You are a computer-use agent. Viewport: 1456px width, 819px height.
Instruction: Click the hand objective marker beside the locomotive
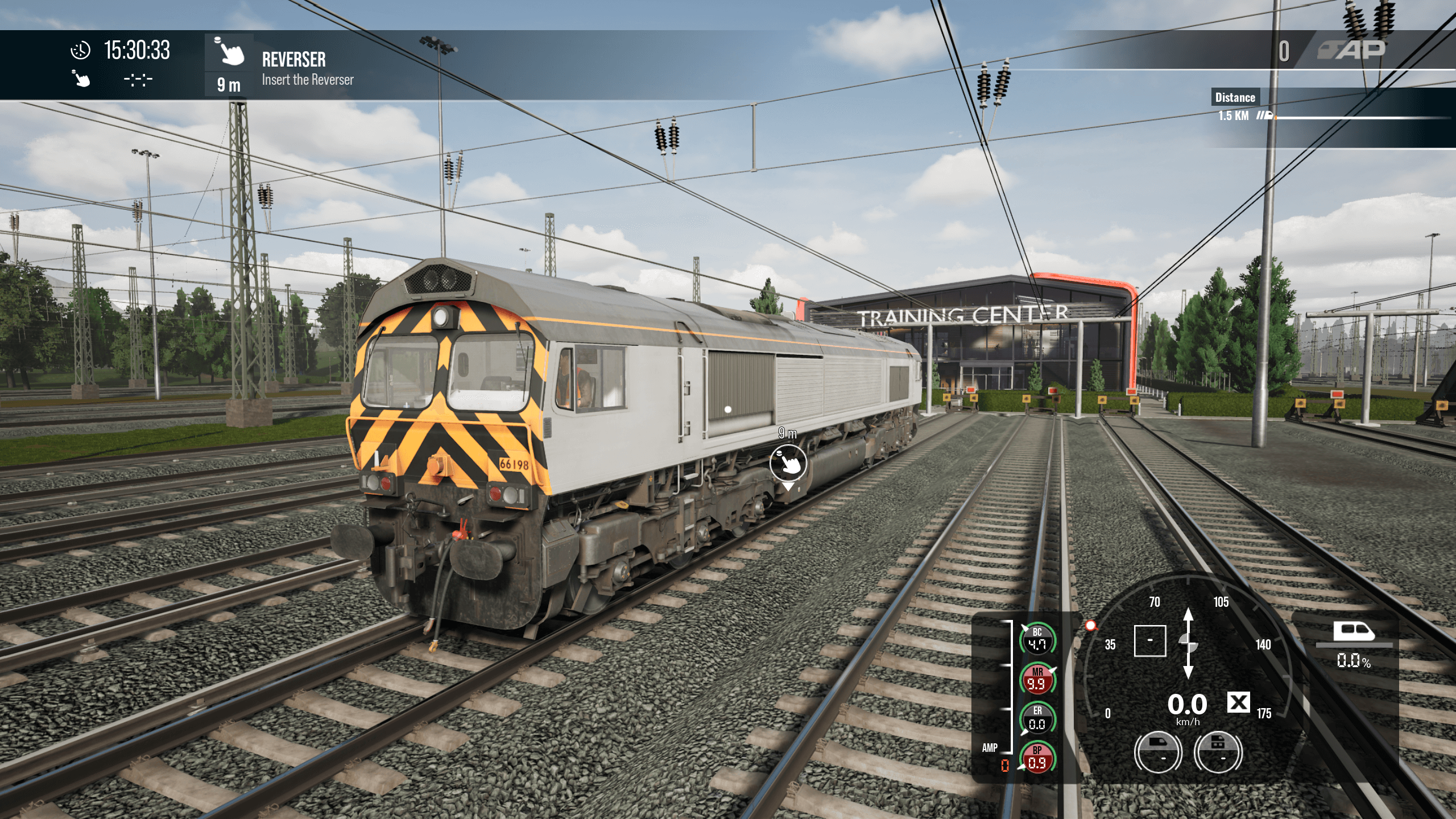pos(788,463)
